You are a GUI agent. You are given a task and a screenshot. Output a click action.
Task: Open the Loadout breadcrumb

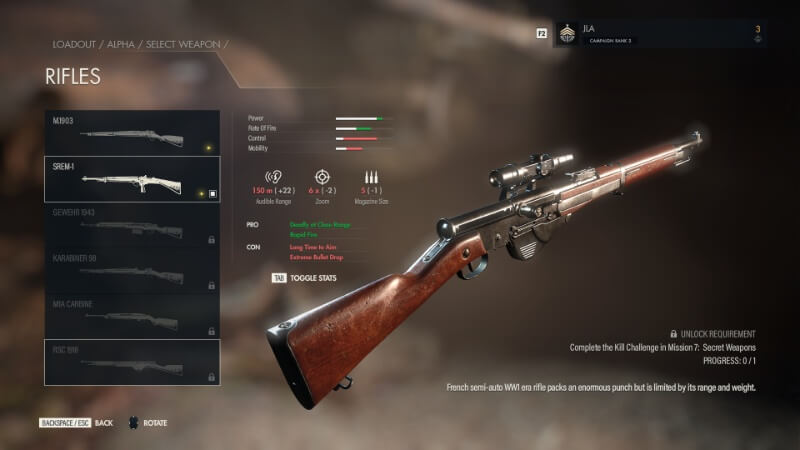click(x=74, y=44)
